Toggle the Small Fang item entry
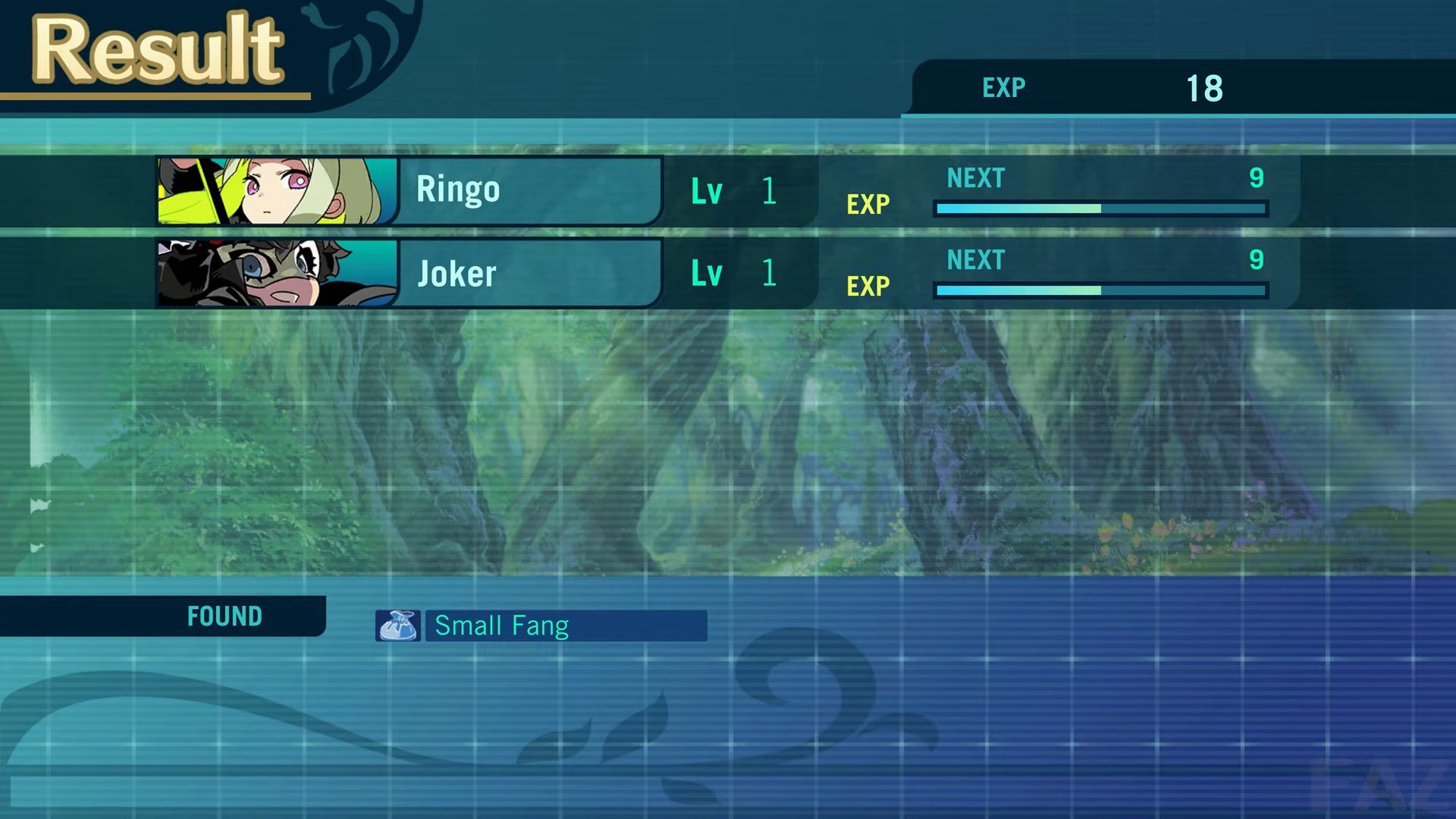This screenshot has width=1456, height=819. [x=565, y=625]
